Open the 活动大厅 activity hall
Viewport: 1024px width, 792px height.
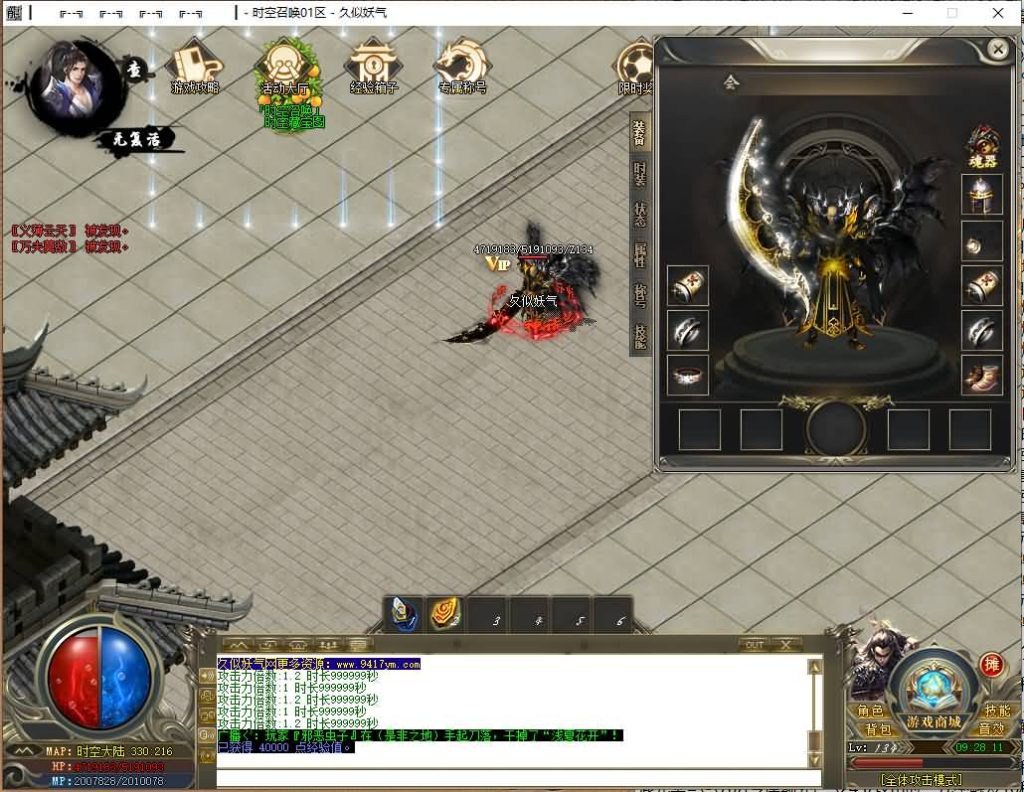coord(285,68)
